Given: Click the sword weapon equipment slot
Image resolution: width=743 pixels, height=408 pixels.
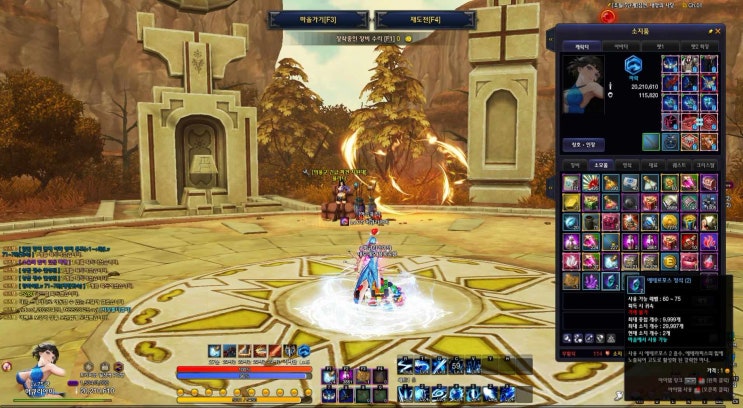Looking at the screenshot, I should [x=651, y=142].
